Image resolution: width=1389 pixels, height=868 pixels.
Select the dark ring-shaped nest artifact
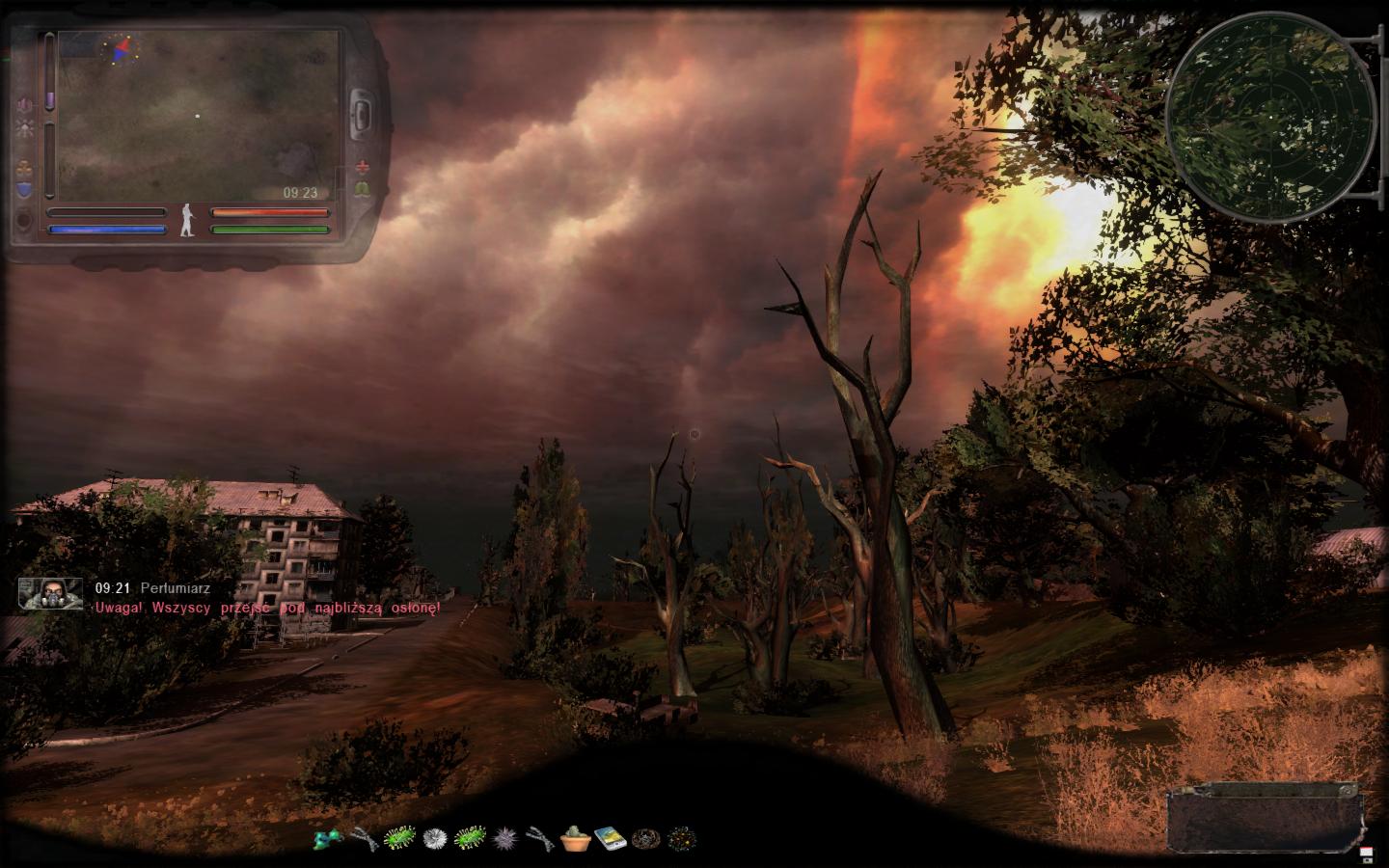click(x=643, y=838)
